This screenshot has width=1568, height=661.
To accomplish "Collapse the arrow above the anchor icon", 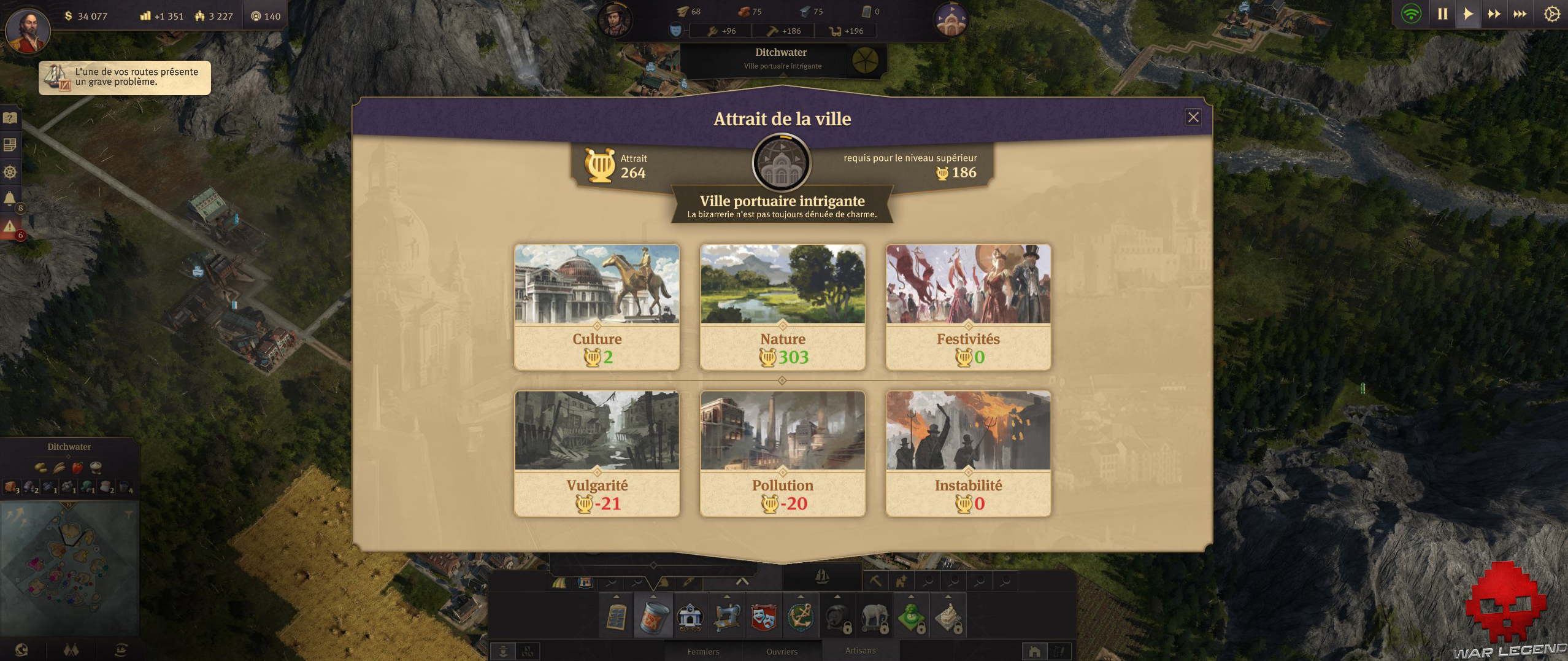I will 802,597.
